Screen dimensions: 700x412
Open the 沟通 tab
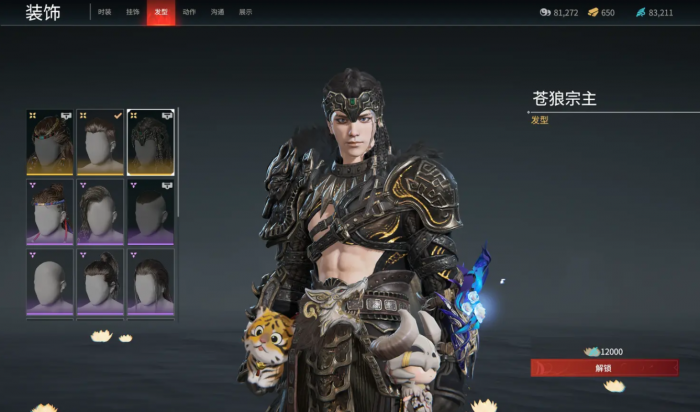[x=217, y=12]
